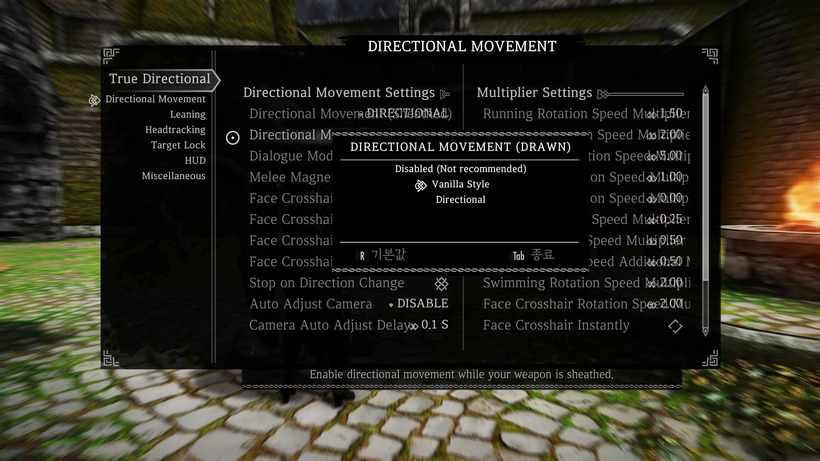Select the True Directional mod entry
The width and height of the screenshot is (820, 461).
pyautogui.click(x=160, y=79)
